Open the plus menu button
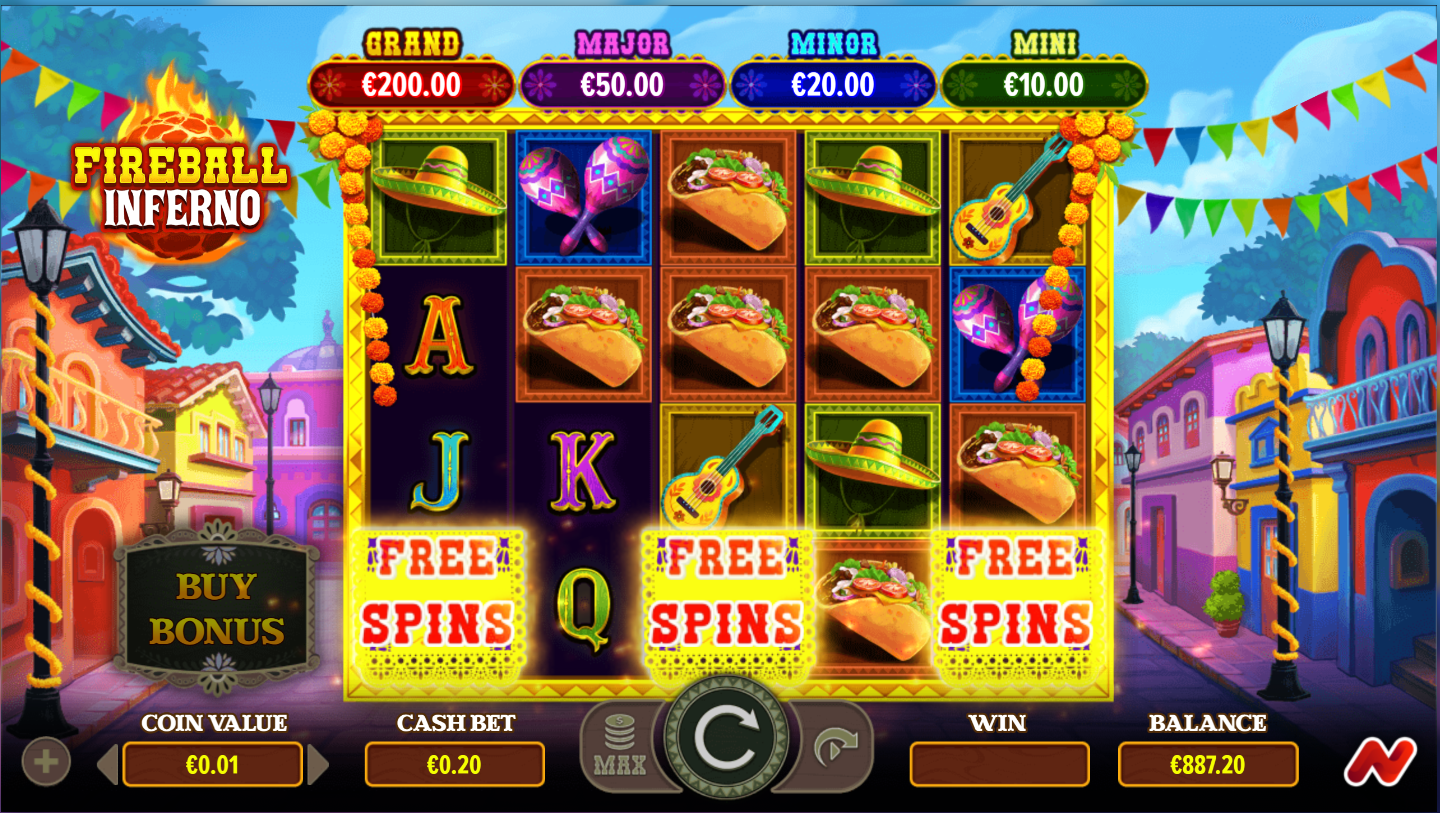 [x=46, y=762]
